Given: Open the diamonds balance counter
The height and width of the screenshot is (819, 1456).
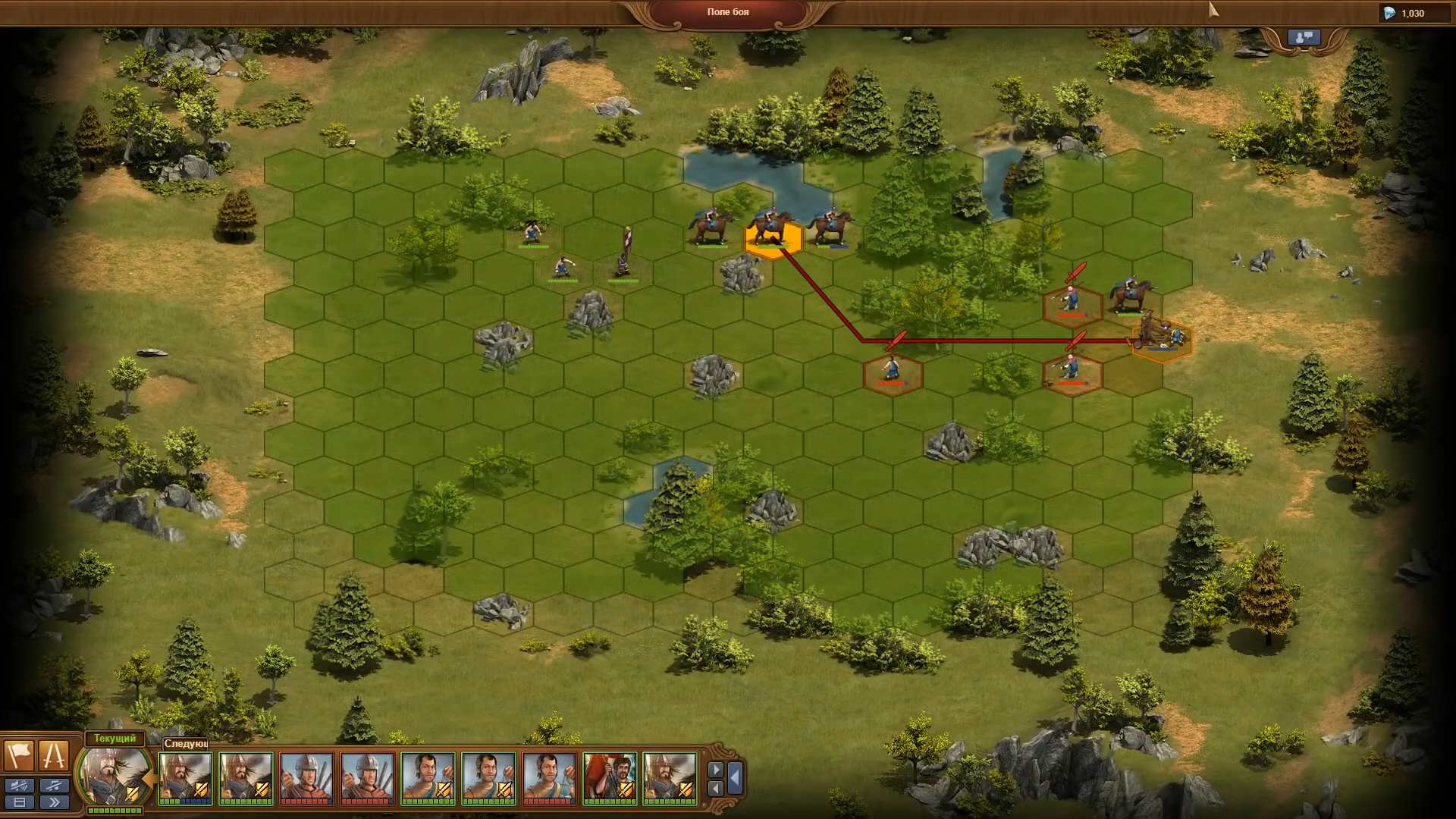Looking at the screenshot, I should pyautogui.click(x=1411, y=13).
